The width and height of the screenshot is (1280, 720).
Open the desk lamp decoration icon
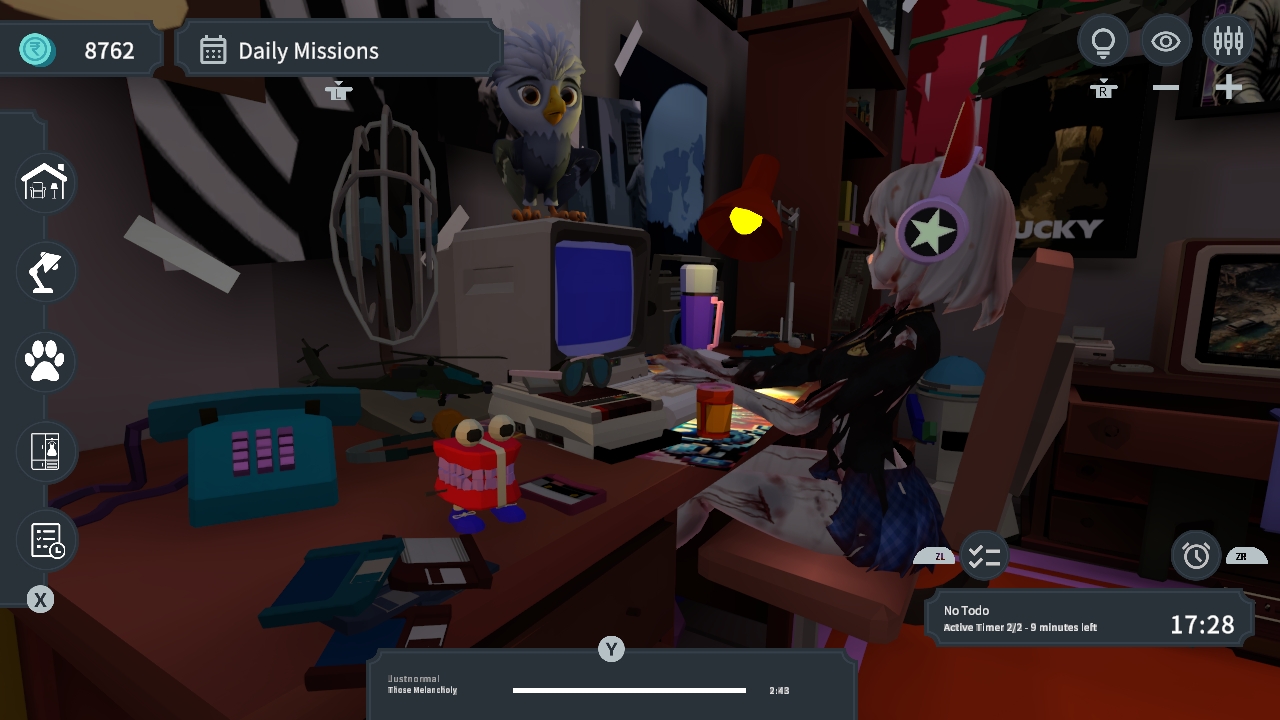pyautogui.click(x=44, y=271)
